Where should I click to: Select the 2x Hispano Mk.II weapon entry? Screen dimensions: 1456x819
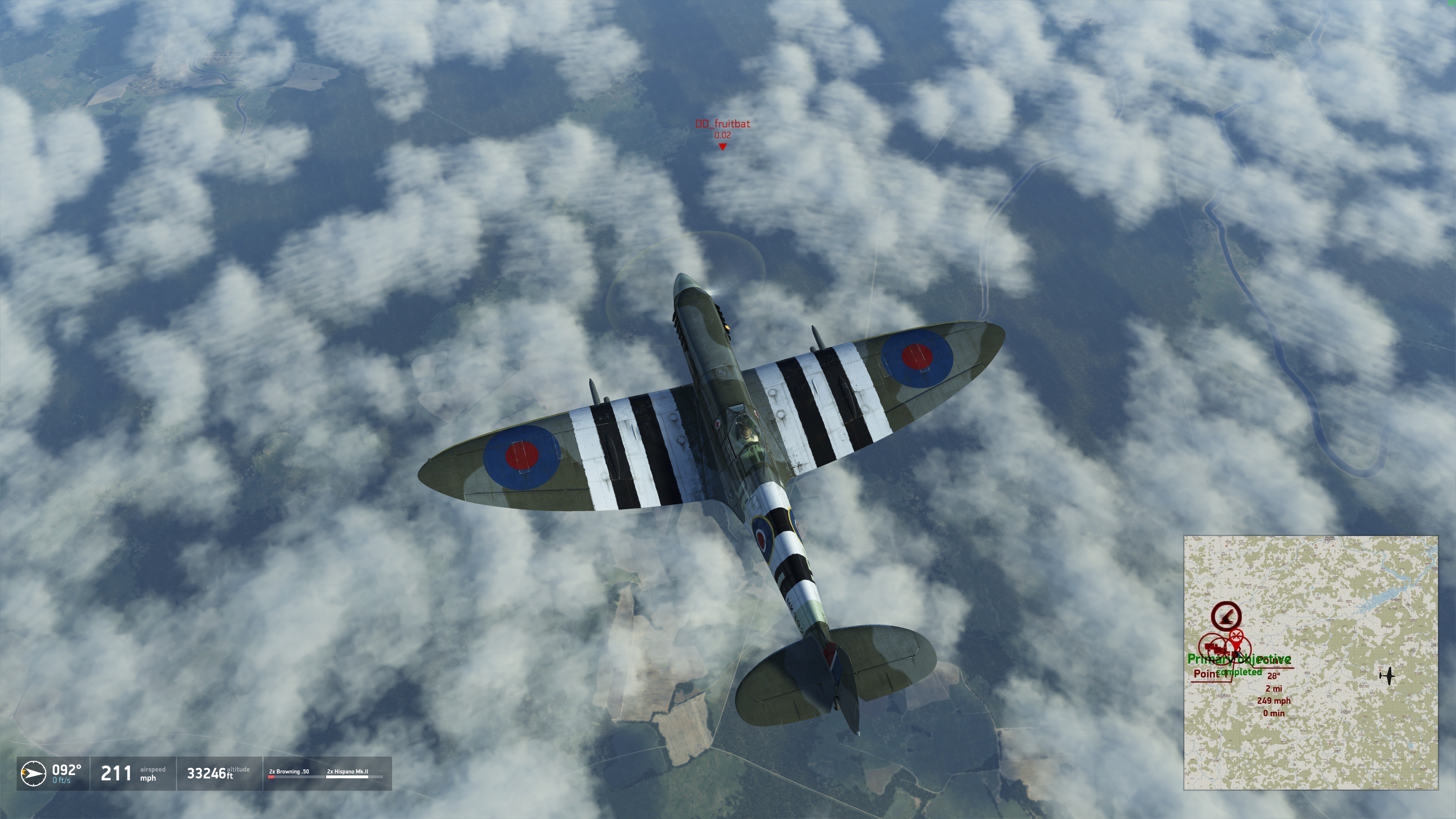click(x=347, y=772)
